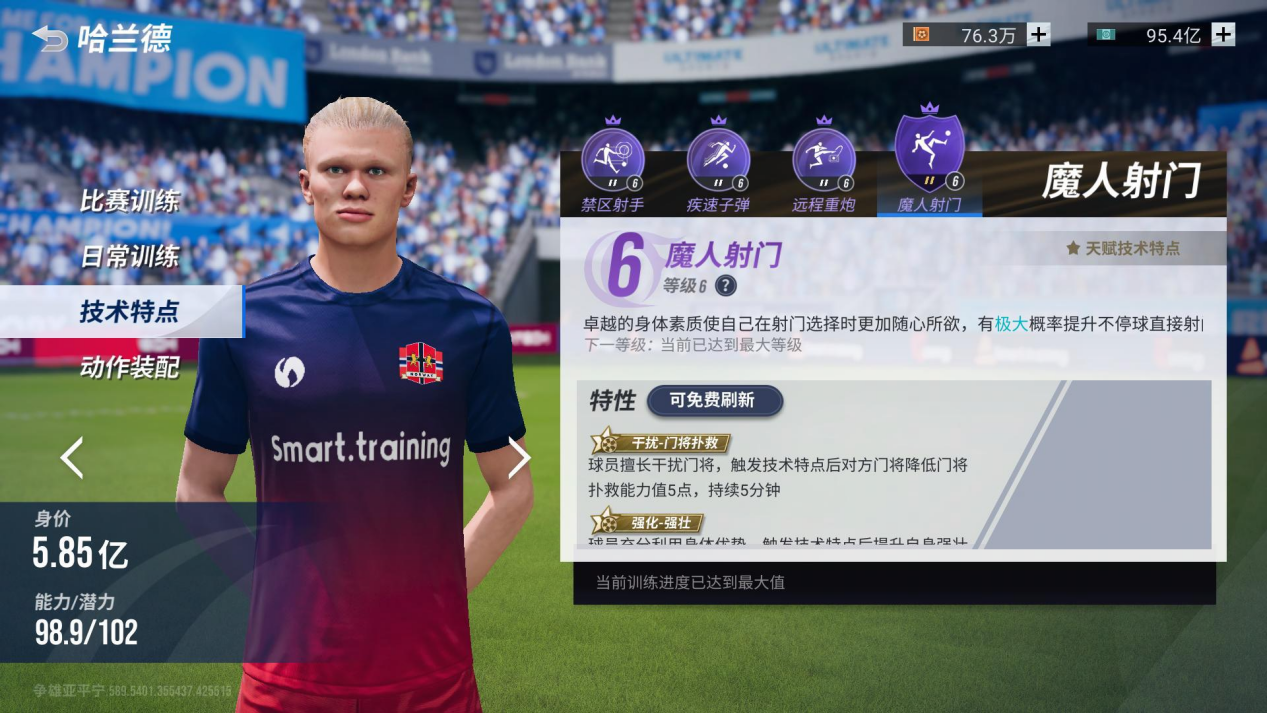
Task: Open the 比赛训练 menu entry
Action: tap(129, 201)
